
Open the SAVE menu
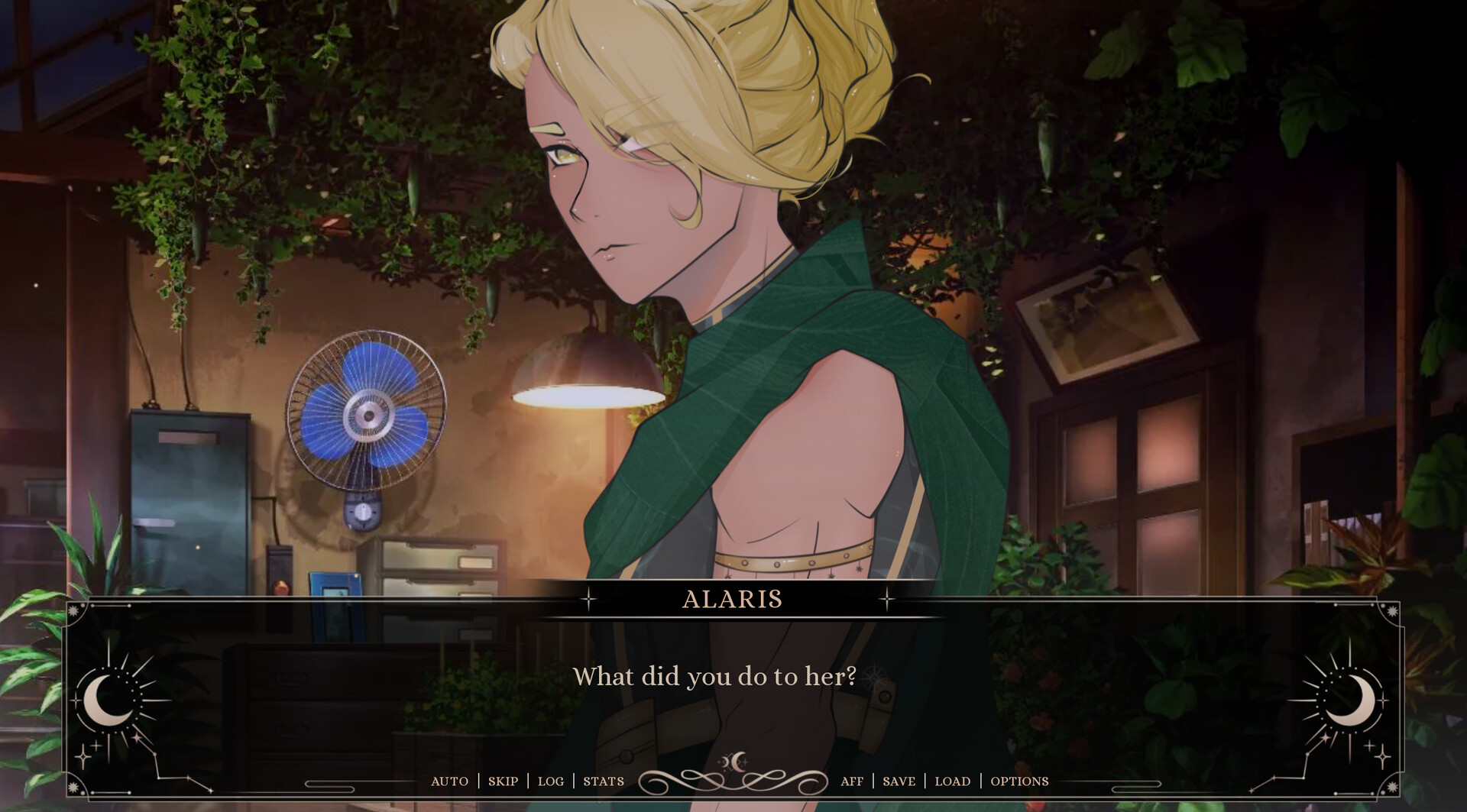pos(899,781)
